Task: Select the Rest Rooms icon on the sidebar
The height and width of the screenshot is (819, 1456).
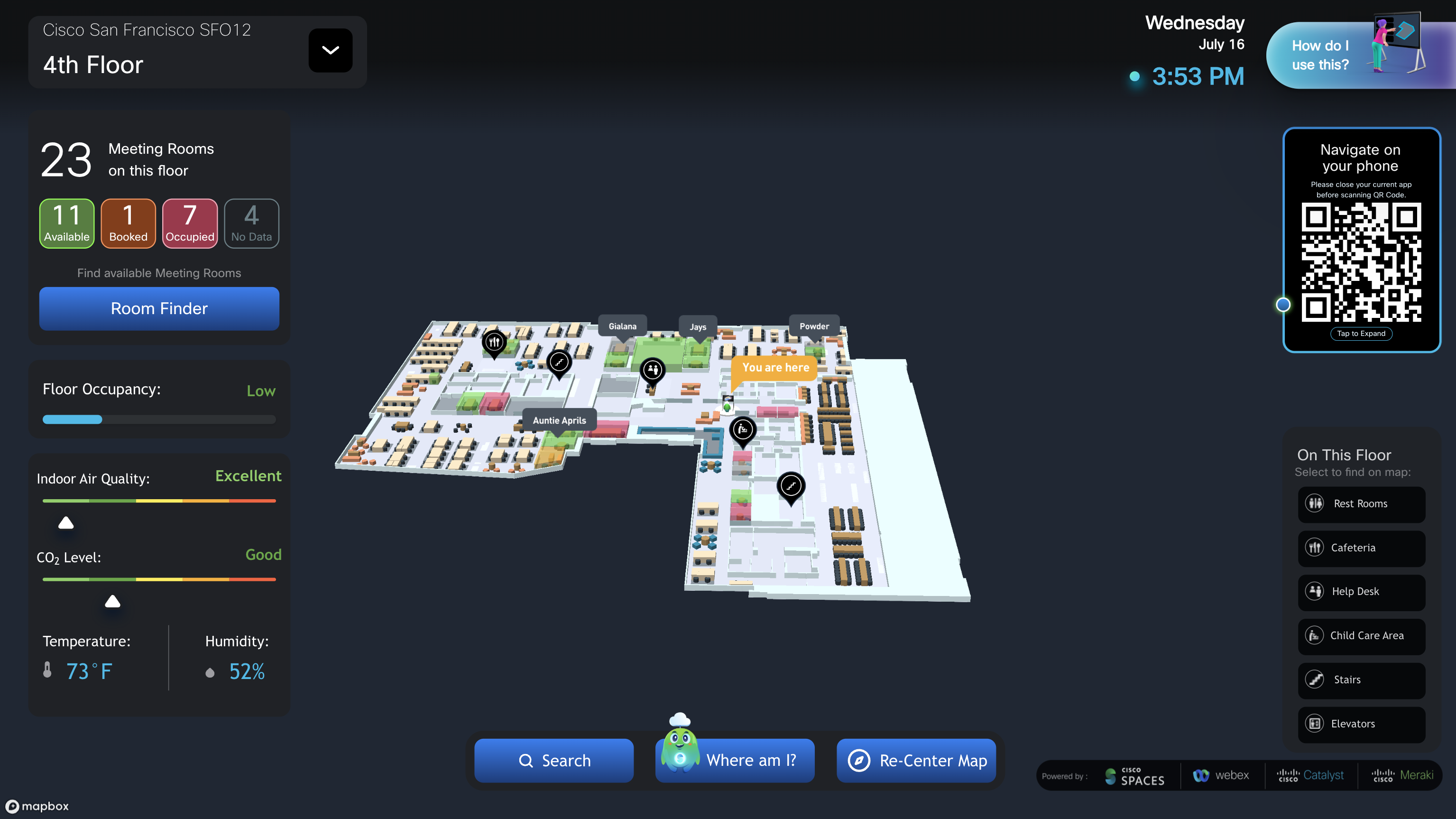Action: pos(1314,504)
